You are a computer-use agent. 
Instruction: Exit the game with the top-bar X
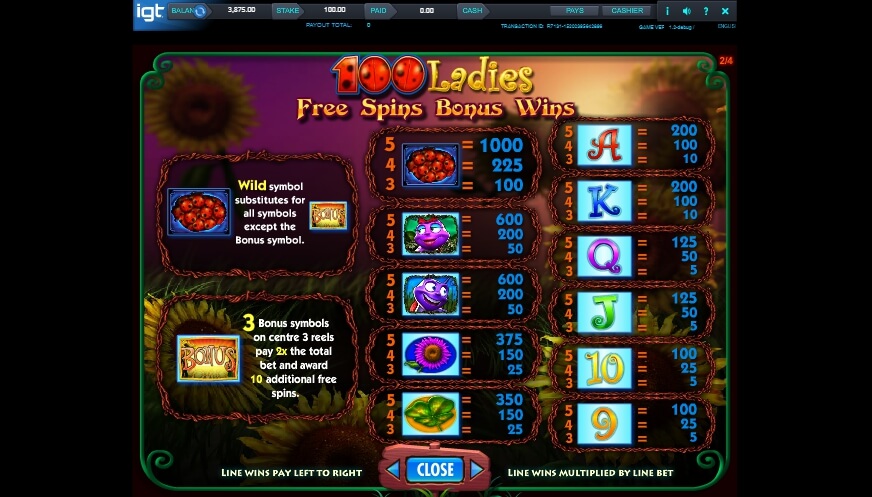click(x=725, y=11)
